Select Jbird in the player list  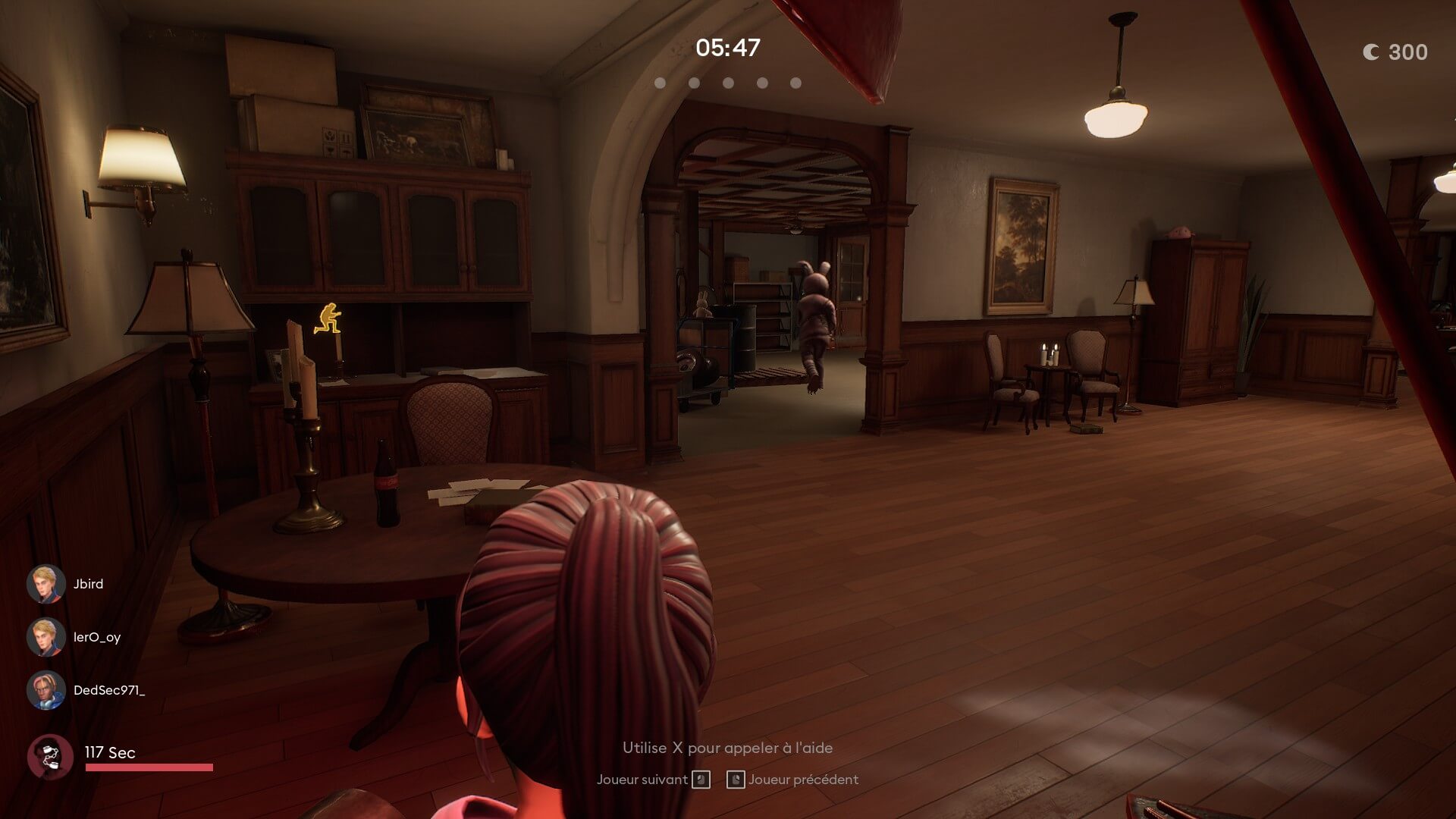pyautogui.click(x=87, y=584)
